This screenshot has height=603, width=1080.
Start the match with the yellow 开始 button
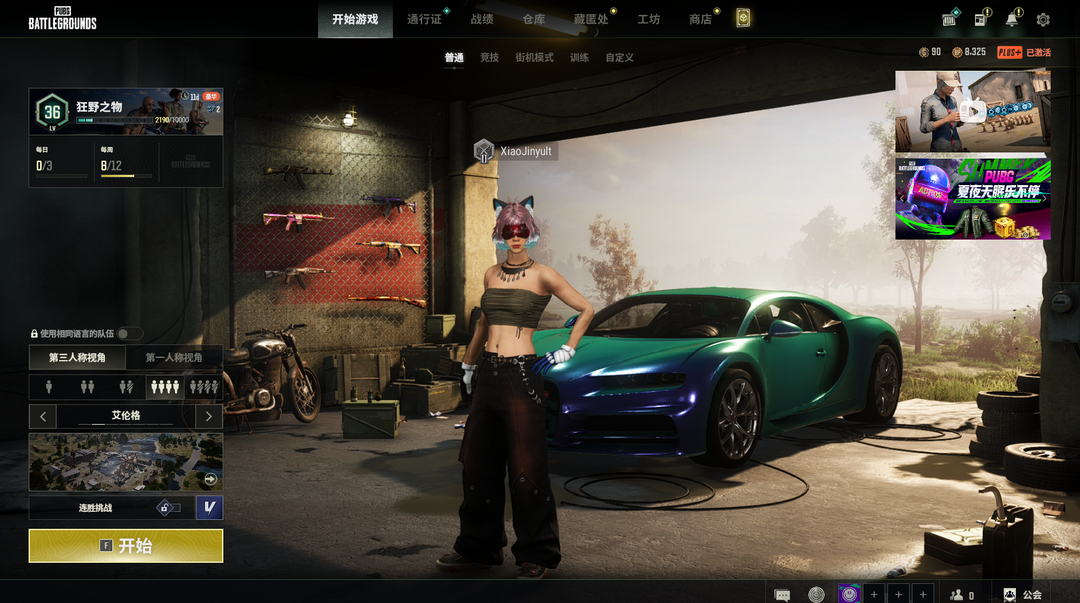click(125, 546)
